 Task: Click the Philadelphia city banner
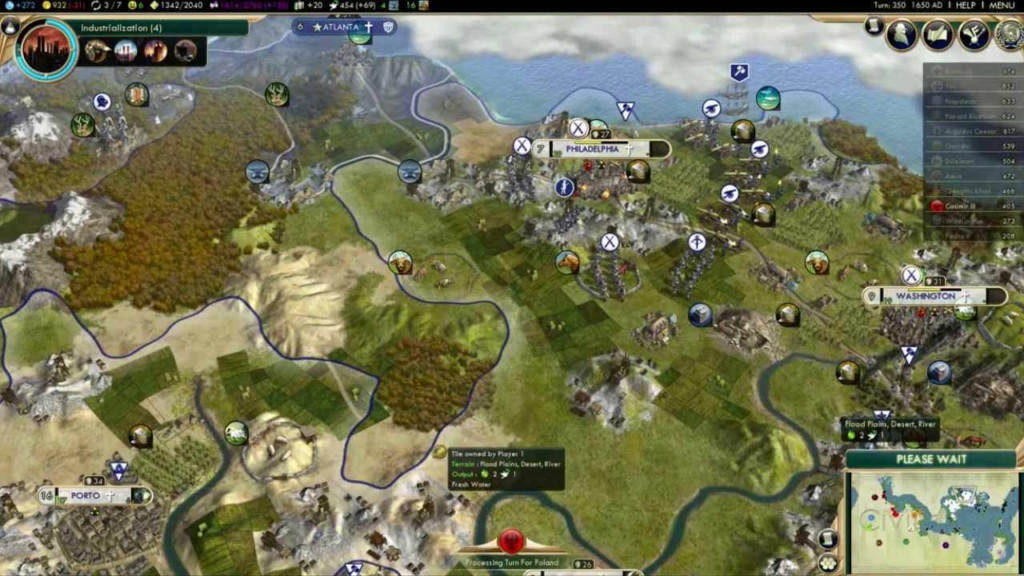(x=600, y=149)
